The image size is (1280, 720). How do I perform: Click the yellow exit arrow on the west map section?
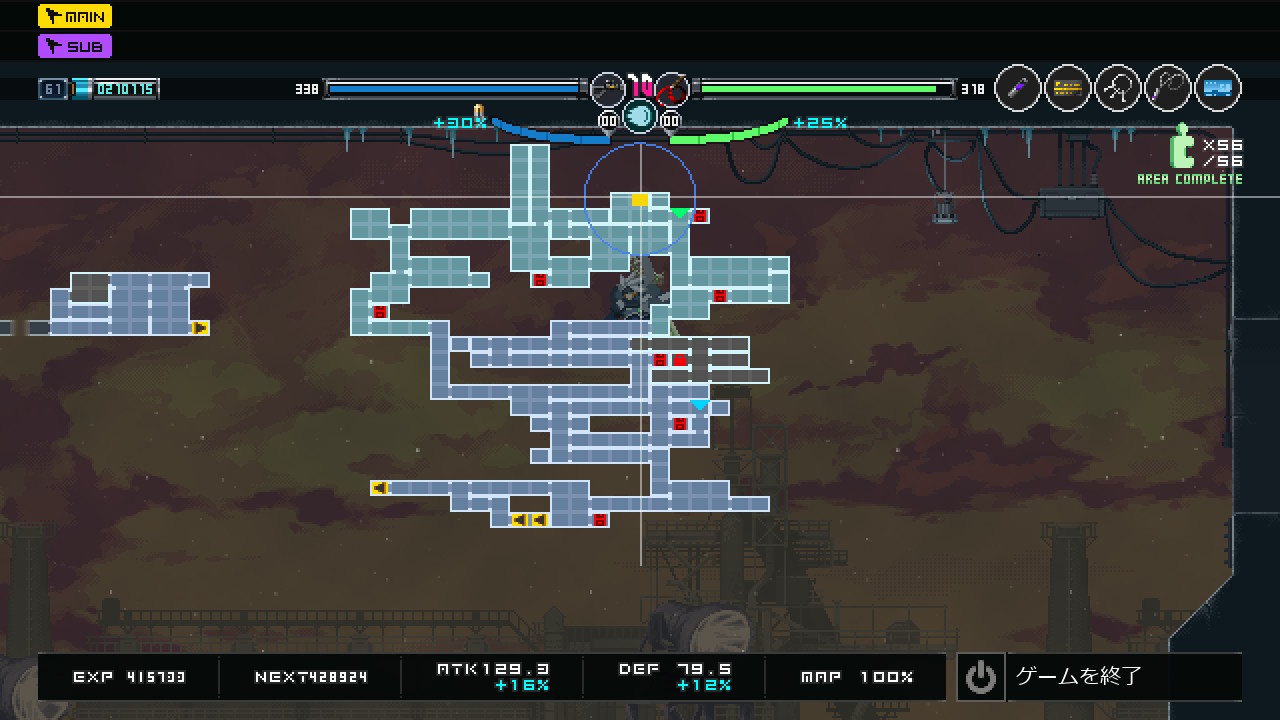(x=200, y=327)
